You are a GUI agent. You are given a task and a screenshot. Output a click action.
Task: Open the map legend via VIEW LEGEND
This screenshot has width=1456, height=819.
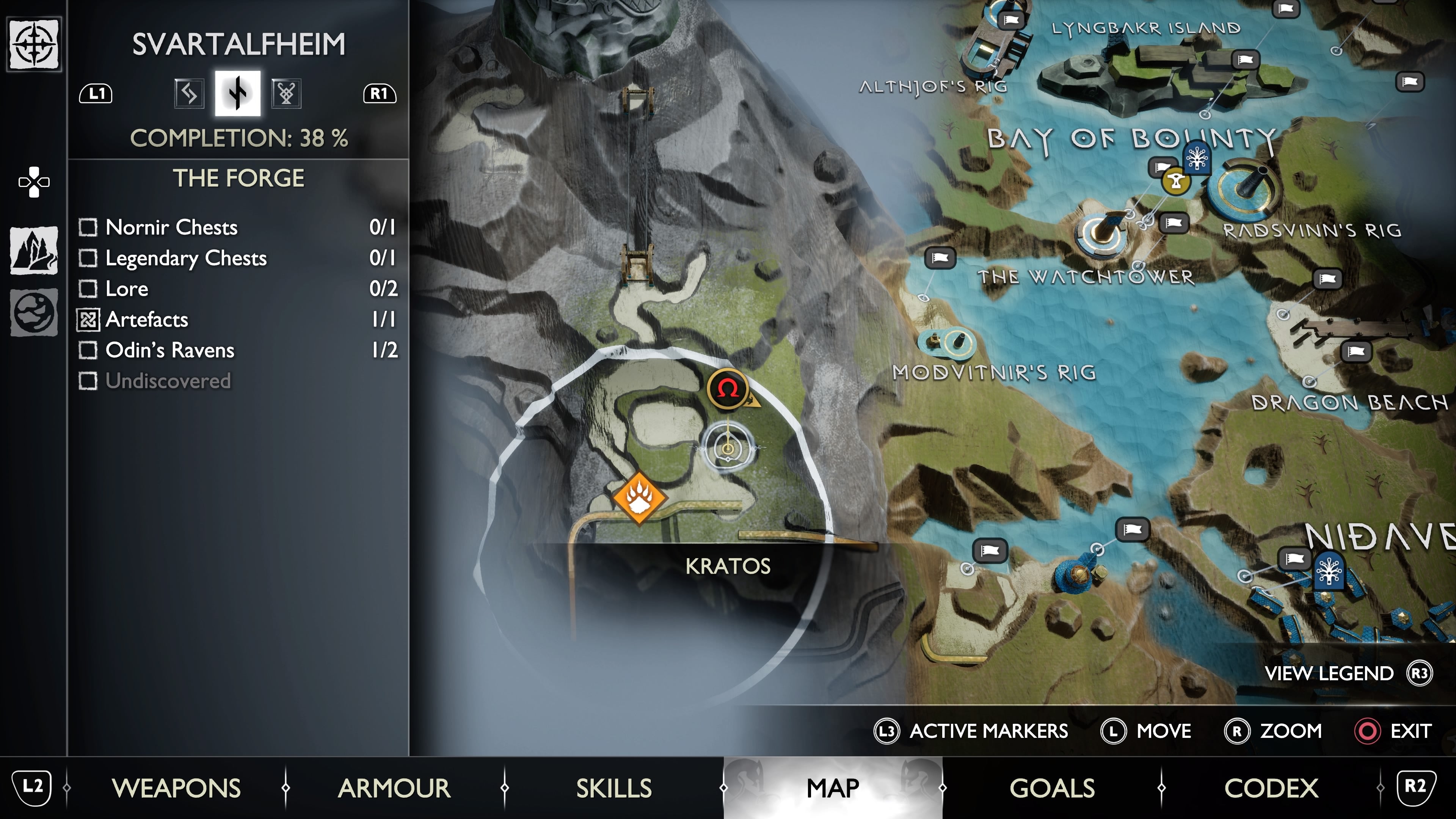point(1329,673)
